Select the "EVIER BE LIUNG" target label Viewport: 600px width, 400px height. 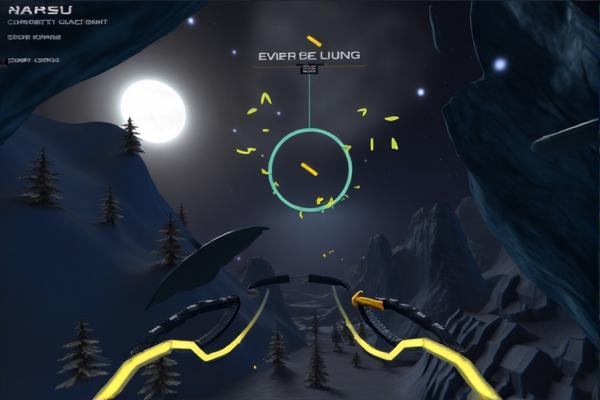point(308,56)
